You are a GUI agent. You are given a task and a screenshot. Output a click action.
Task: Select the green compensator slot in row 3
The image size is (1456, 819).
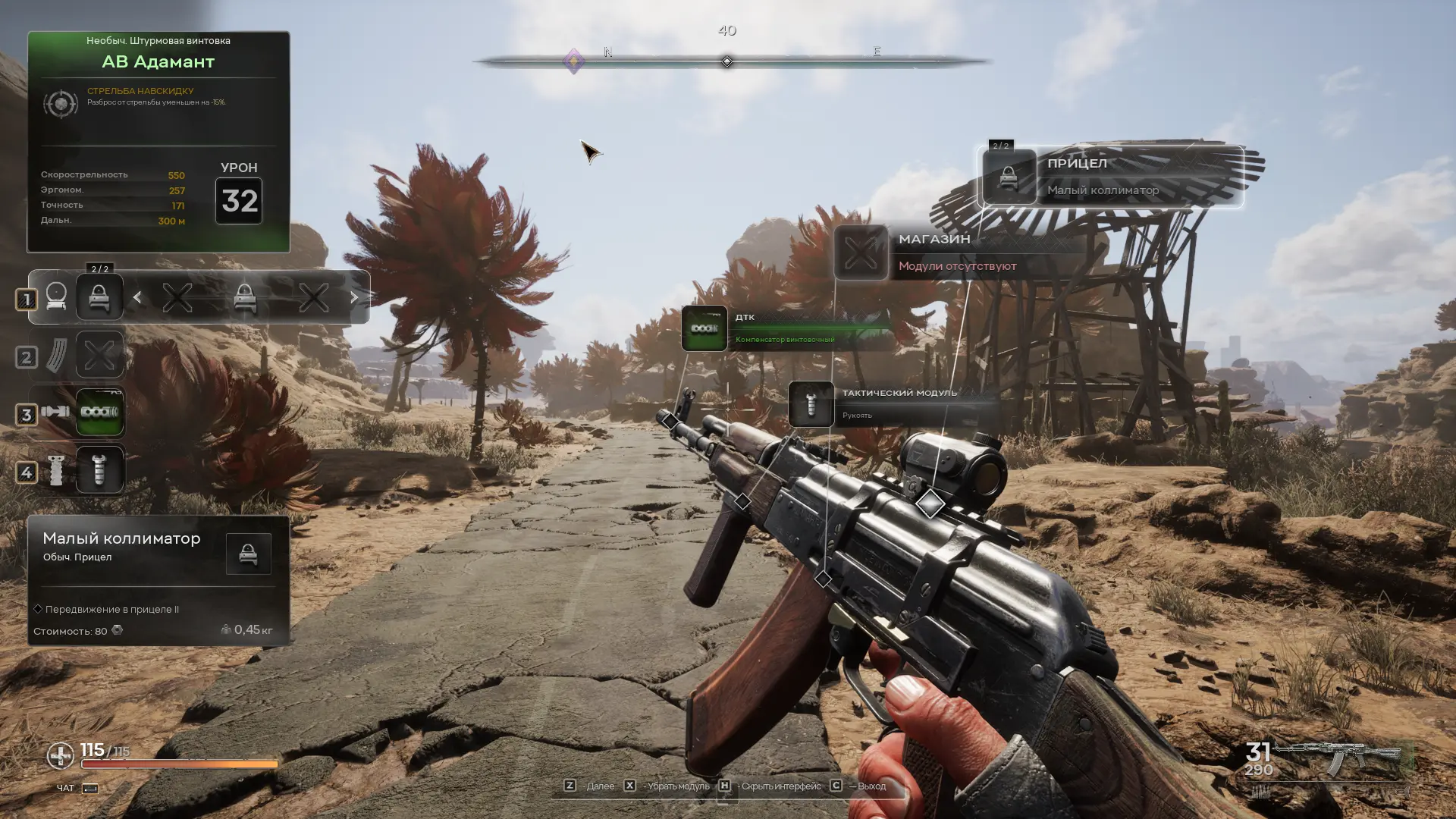[99, 413]
